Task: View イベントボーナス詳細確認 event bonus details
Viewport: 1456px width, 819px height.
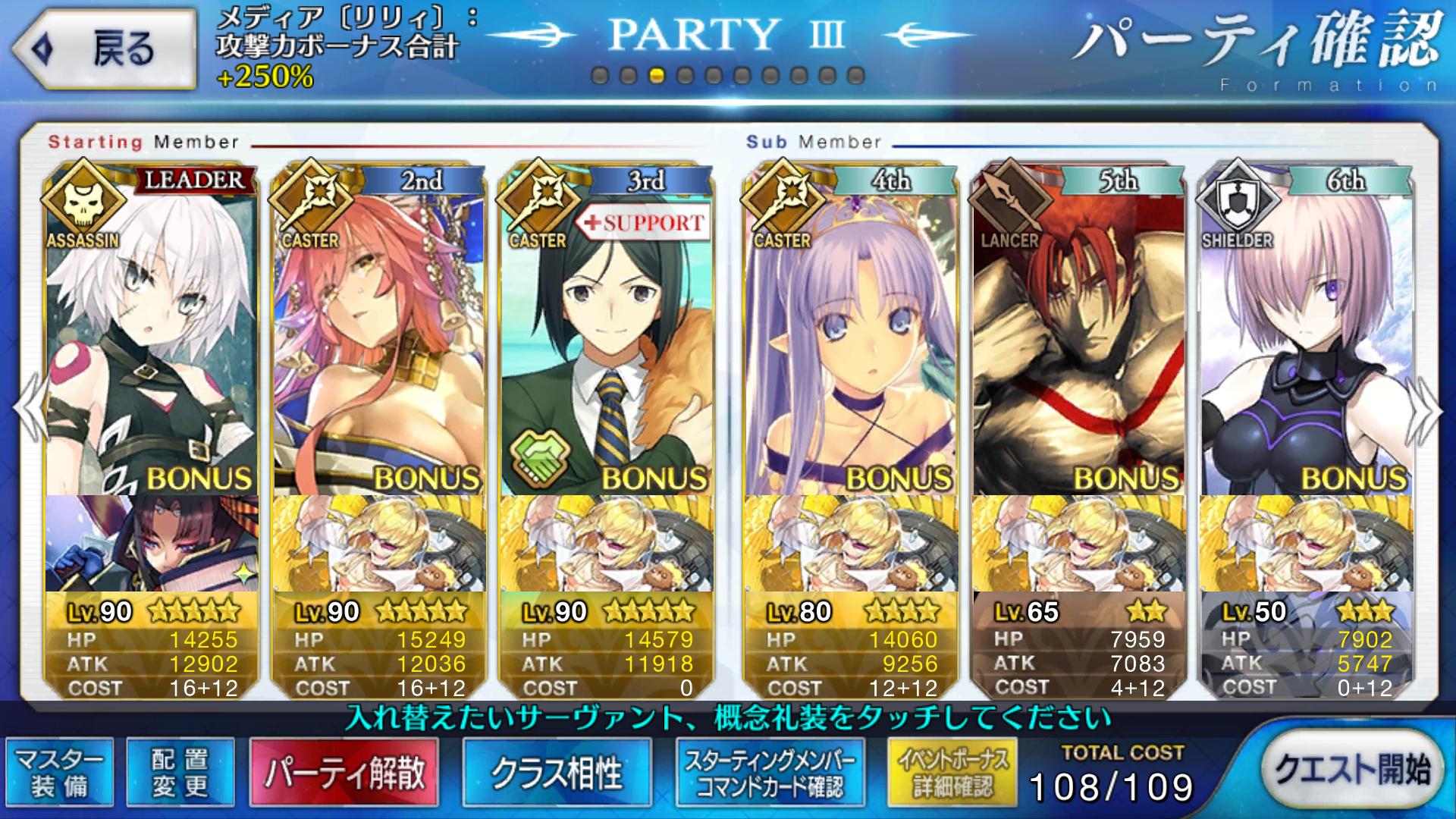Action: point(952,773)
